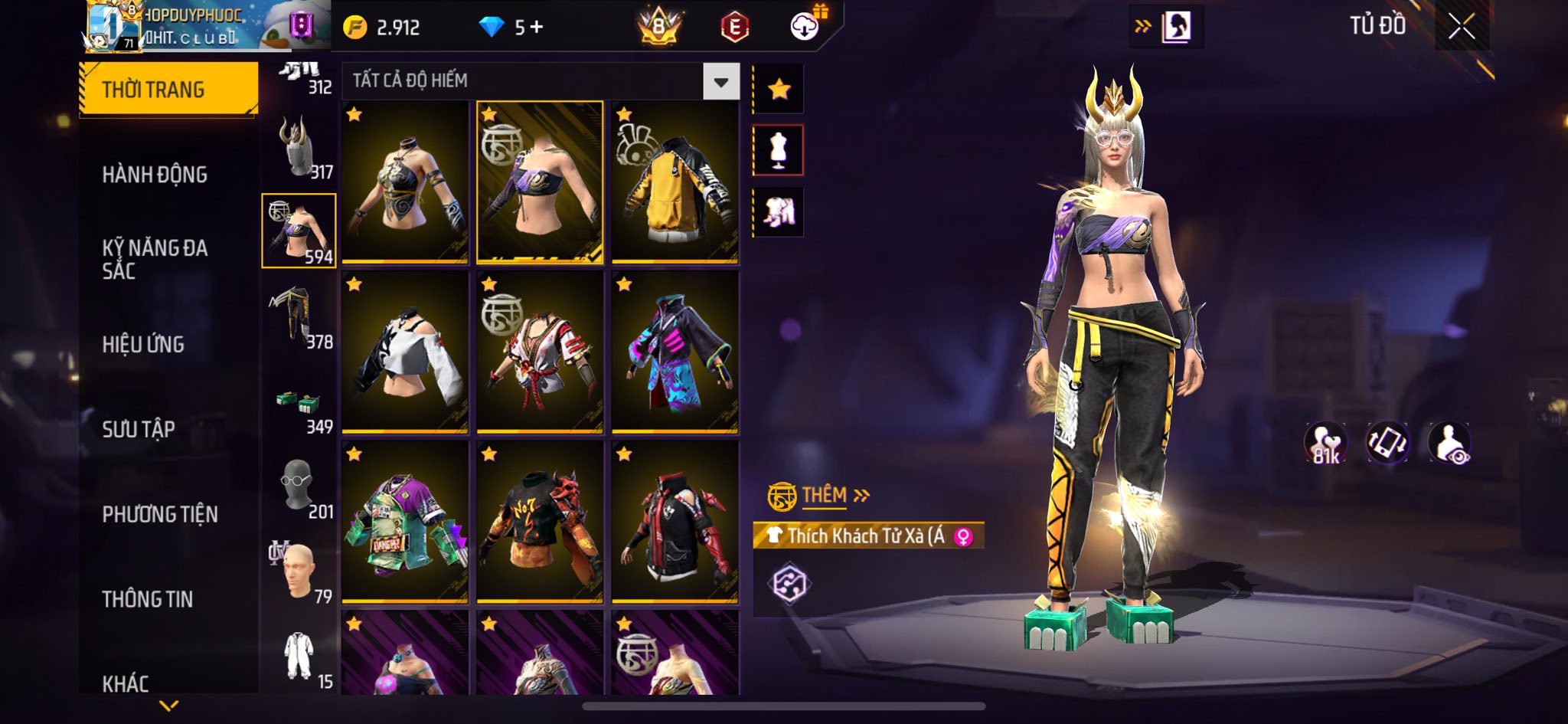The width and height of the screenshot is (1568, 724).
Task: Close the wardrobe with the X button
Action: [x=1461, y=28]
